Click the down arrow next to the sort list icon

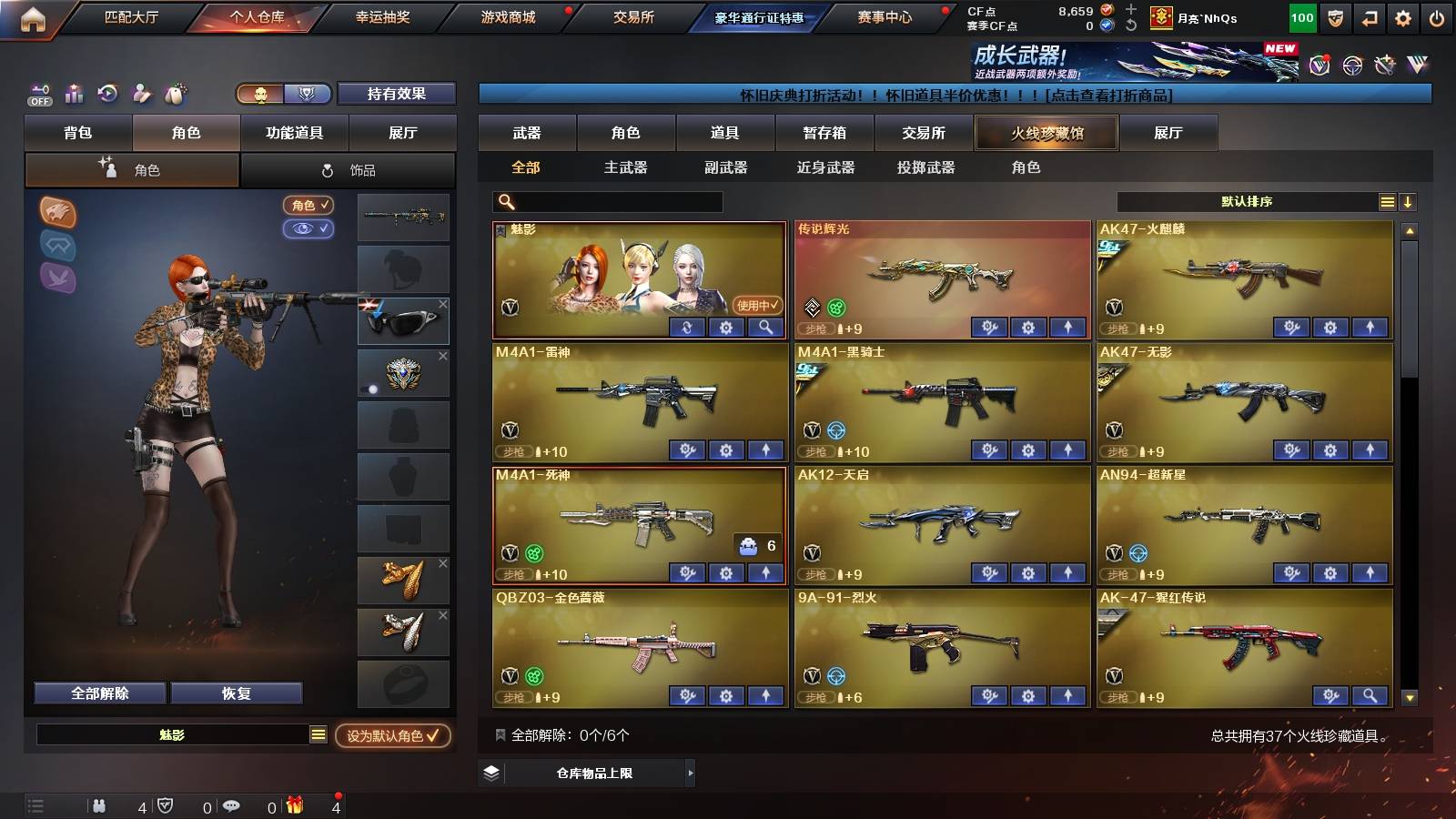tap(1409, 202)
